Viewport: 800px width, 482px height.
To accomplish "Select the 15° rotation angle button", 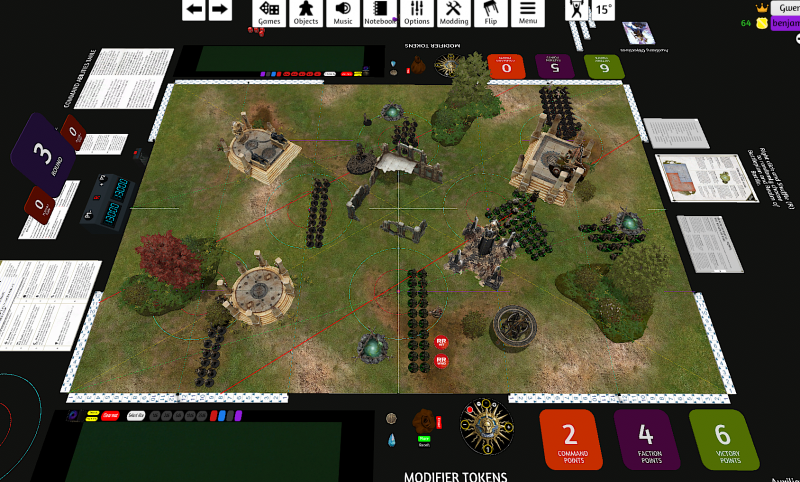I will (603, 9).
